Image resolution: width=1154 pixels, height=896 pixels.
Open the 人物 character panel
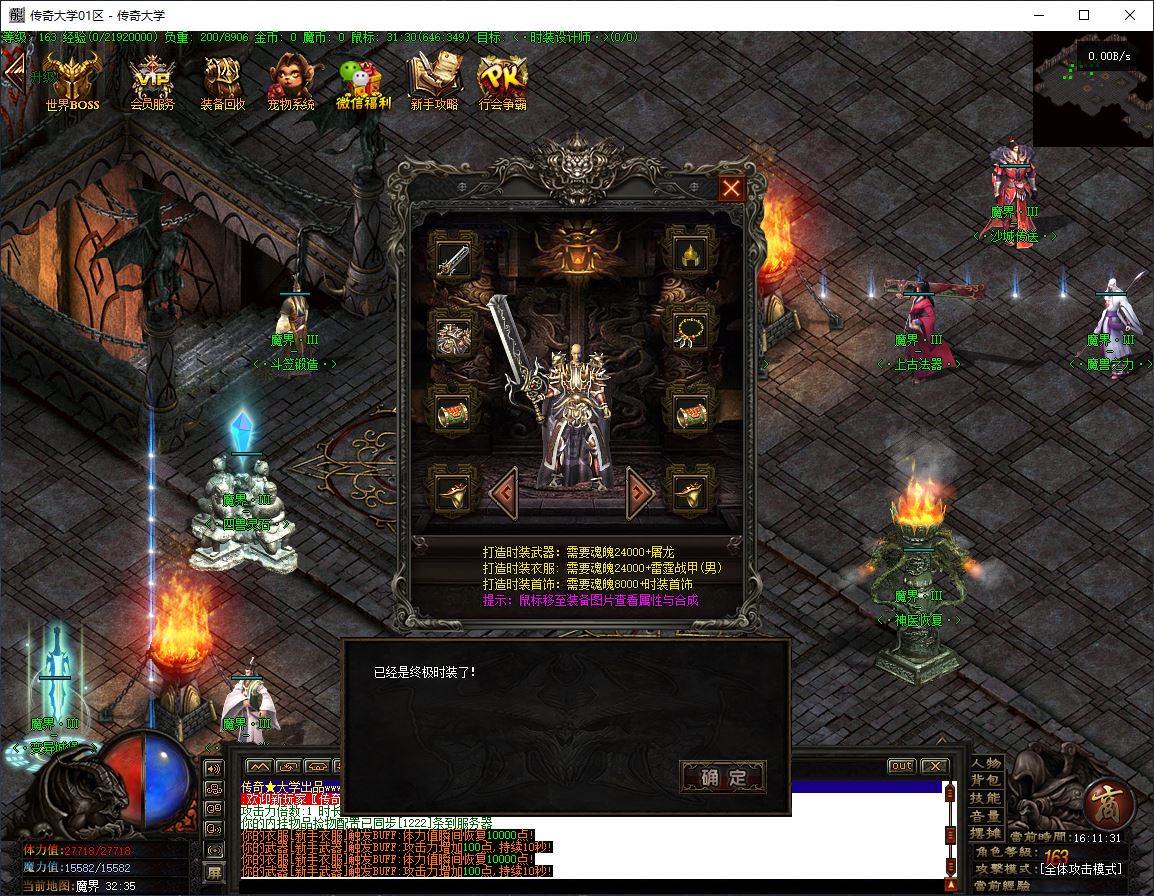(x=986, y=763)
